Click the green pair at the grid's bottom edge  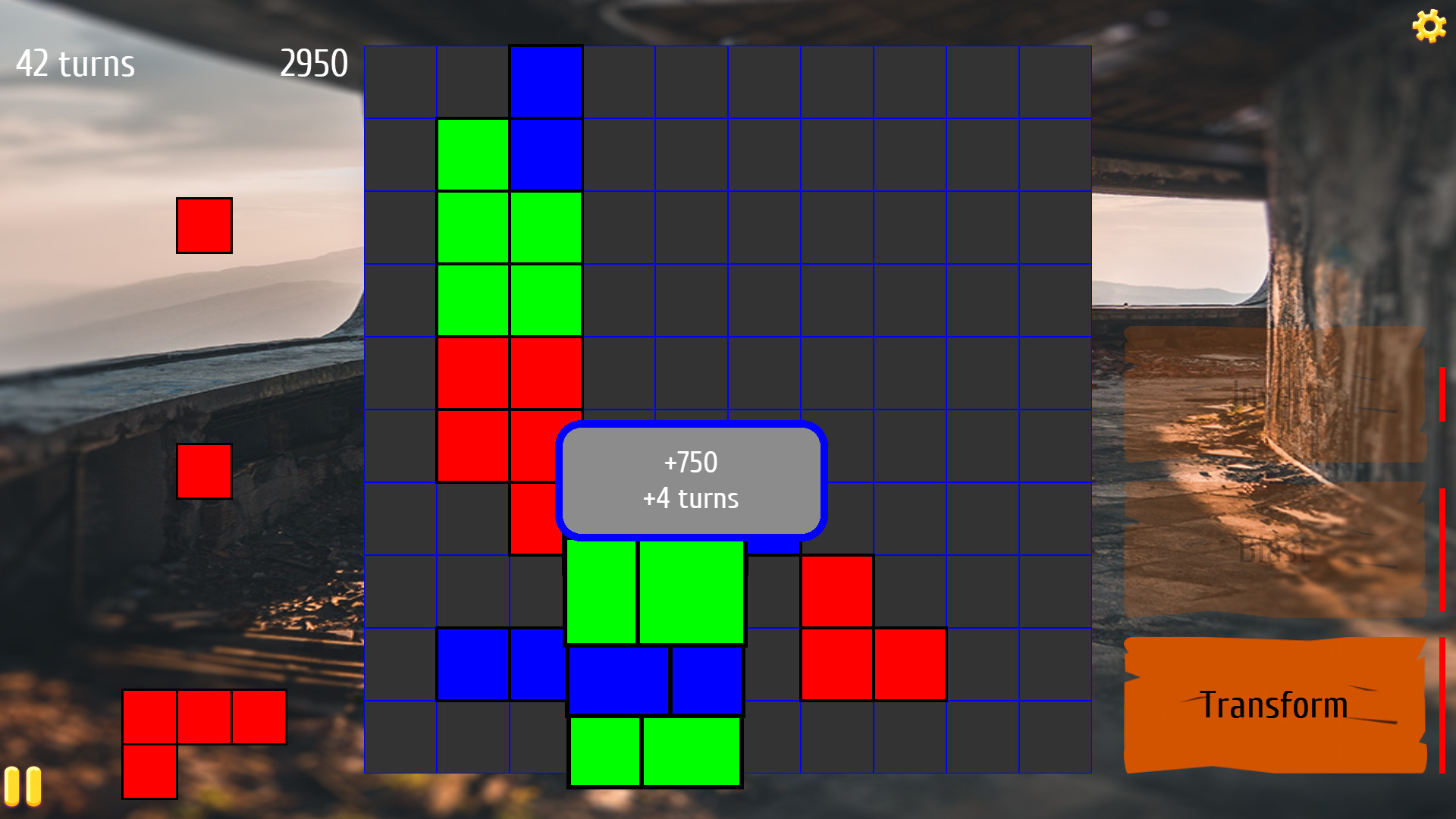(x=654, y=751)
